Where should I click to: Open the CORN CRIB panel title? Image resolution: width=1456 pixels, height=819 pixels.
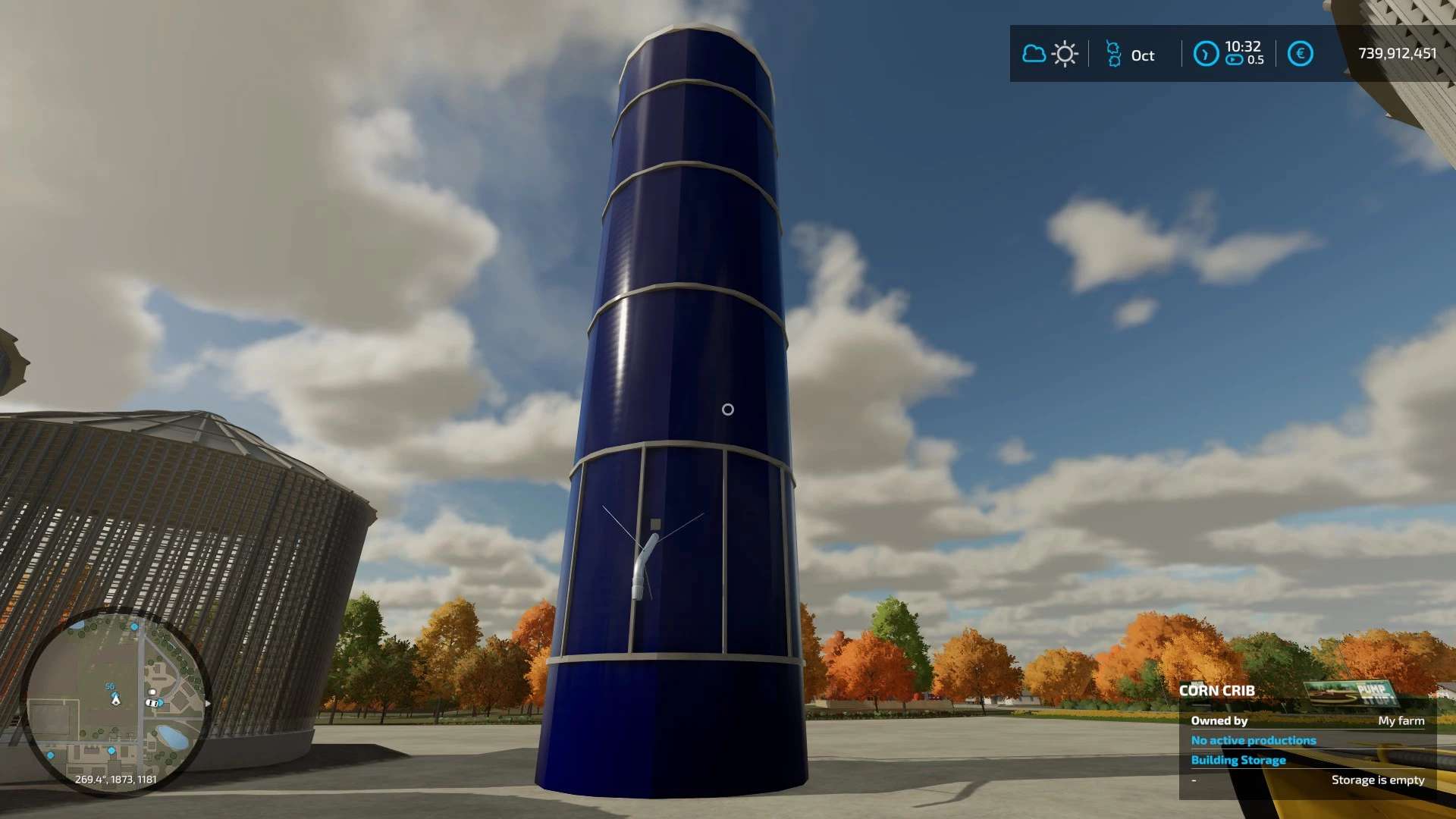point(1217,691)
